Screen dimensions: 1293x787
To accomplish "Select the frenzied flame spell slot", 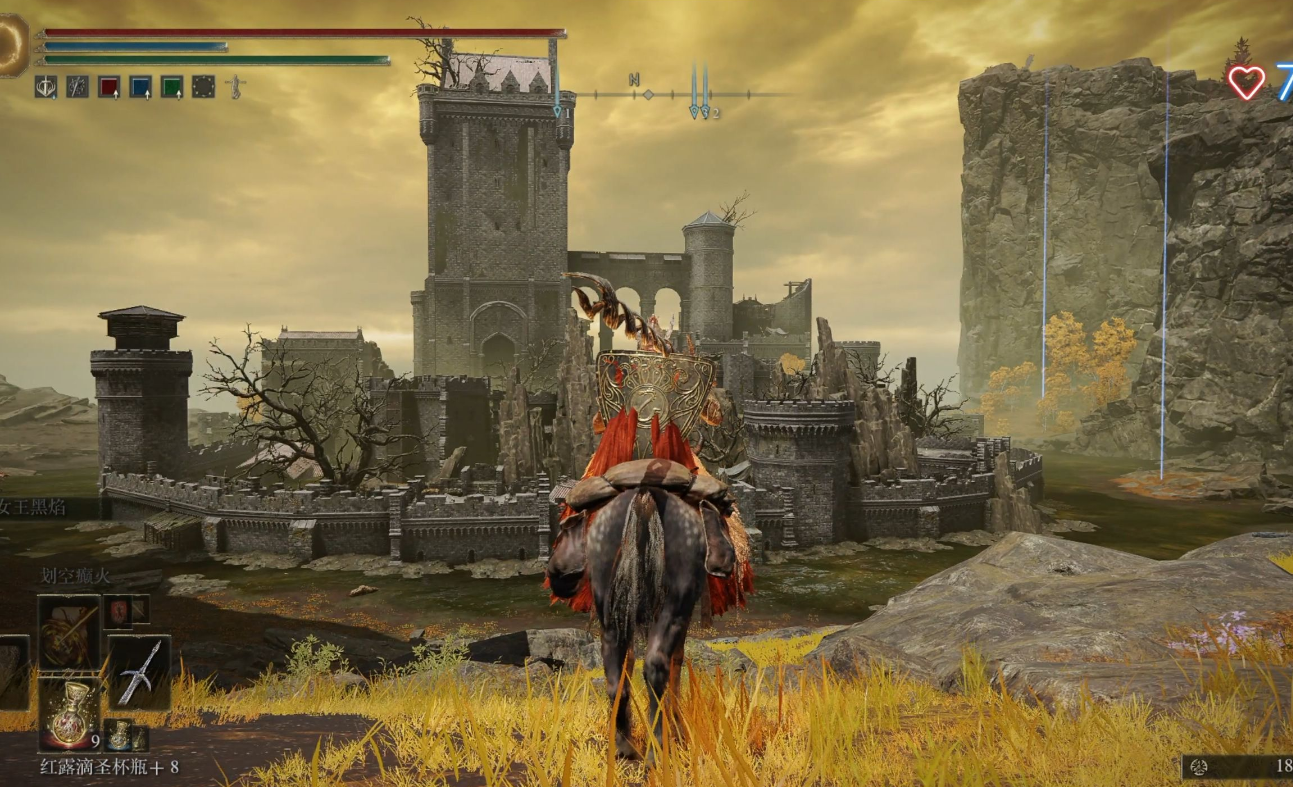I will pyautogui.click(x=69, y=632).
